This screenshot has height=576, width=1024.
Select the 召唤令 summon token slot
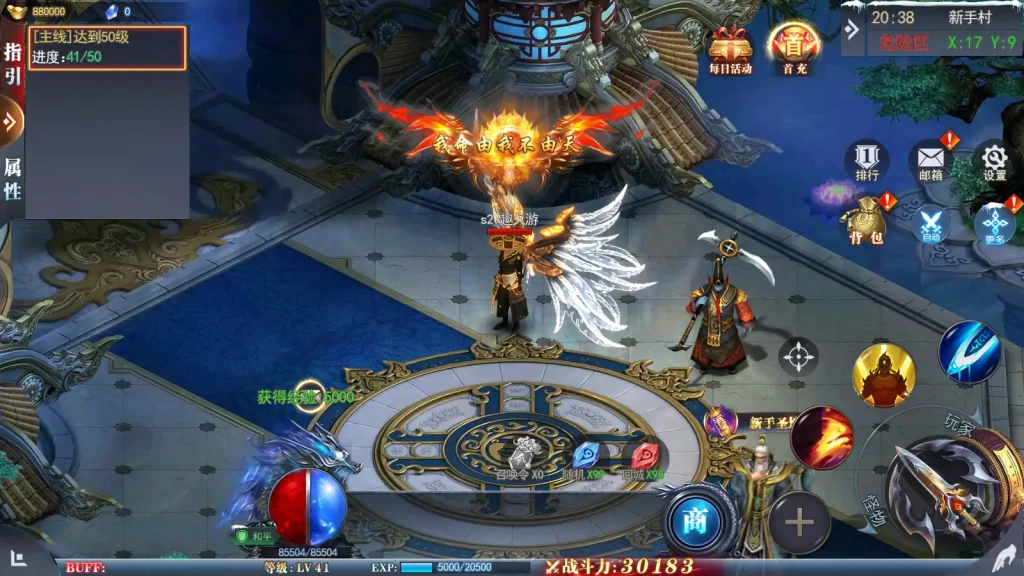pos(520,457)
